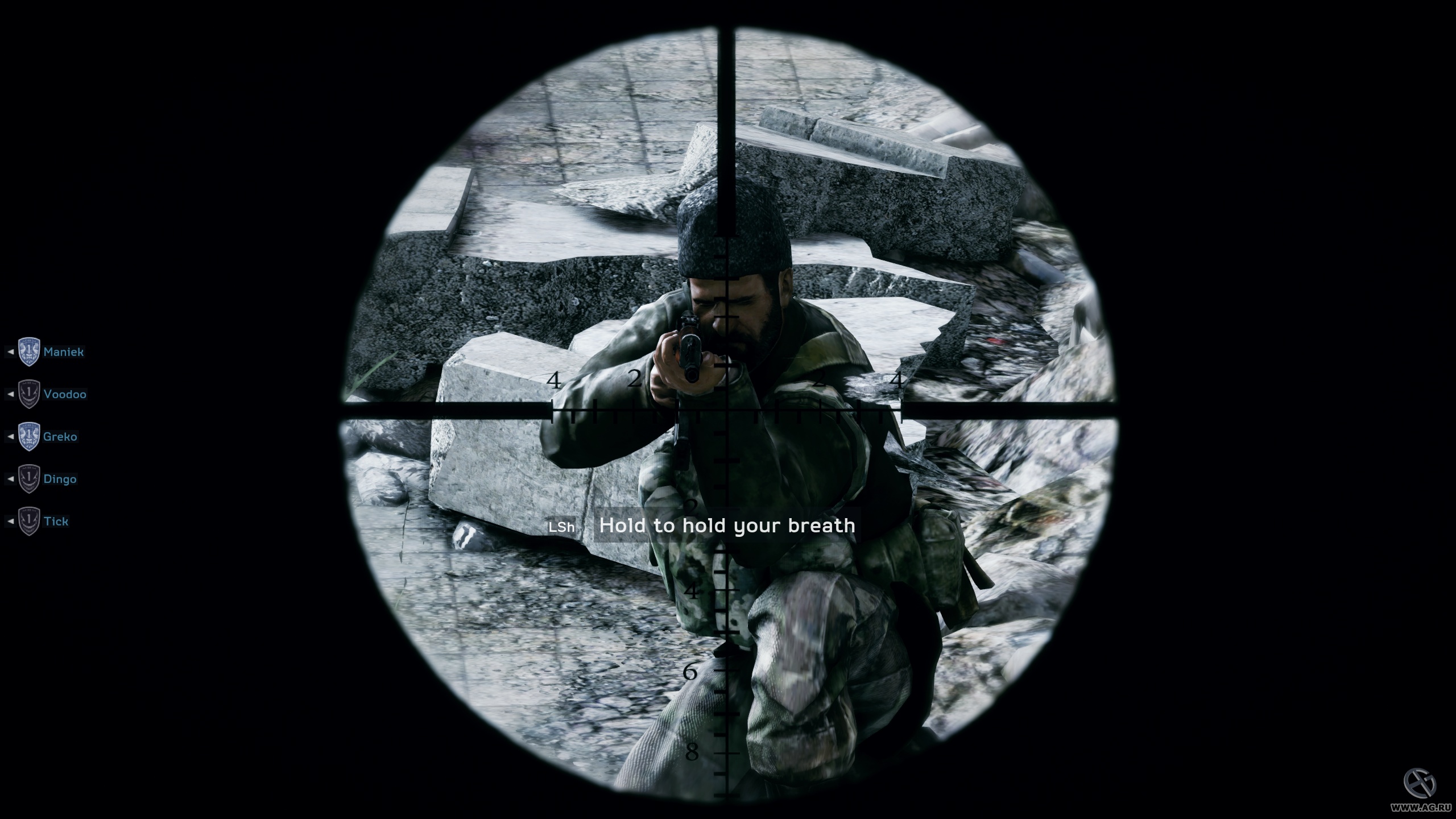Collapse the squad roster via Maniek's arrow
The height and width of the screenshot is (819, 1456).
click(11, 351)
